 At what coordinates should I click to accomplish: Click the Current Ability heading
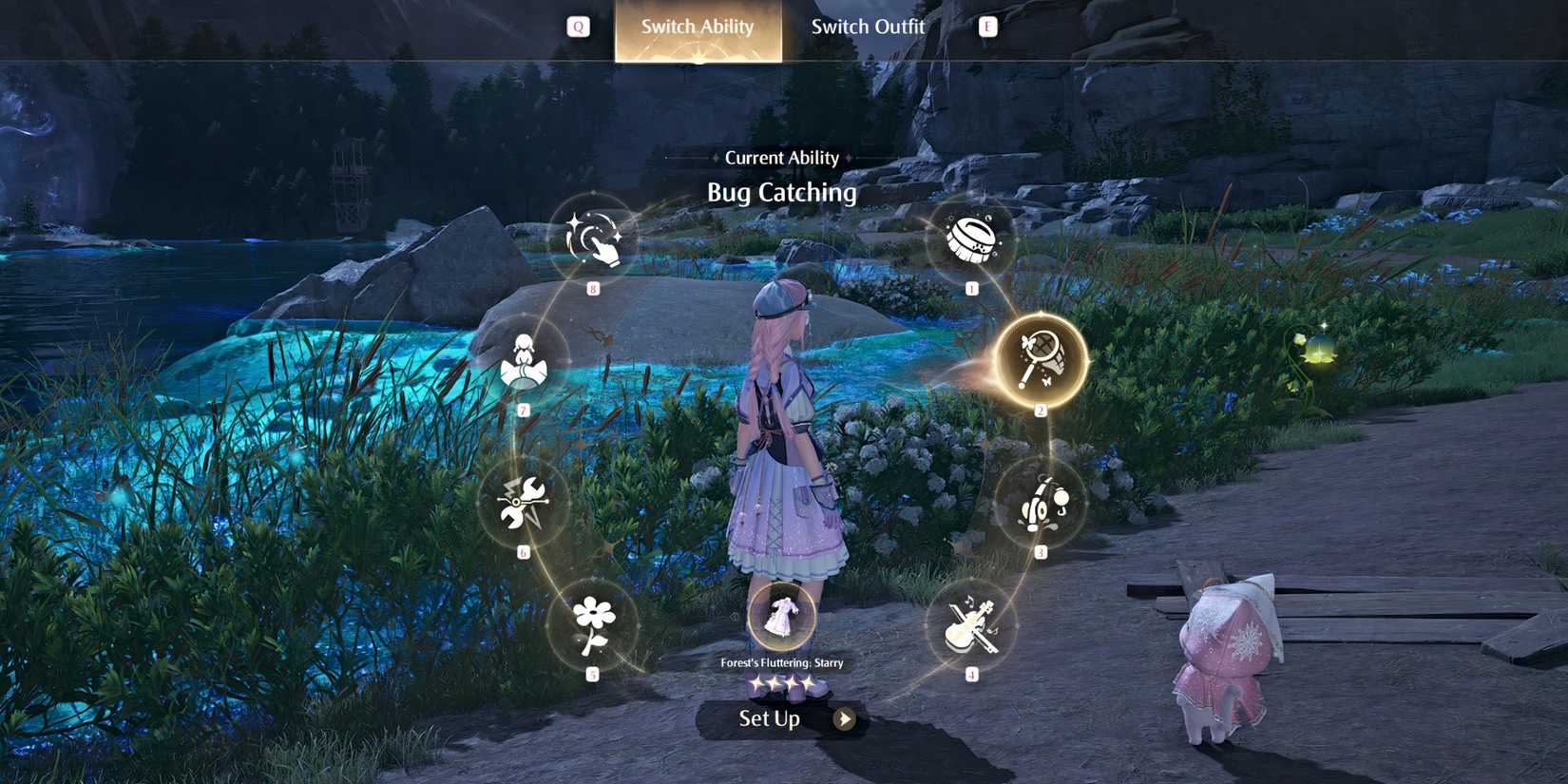[x=782, y=157]
